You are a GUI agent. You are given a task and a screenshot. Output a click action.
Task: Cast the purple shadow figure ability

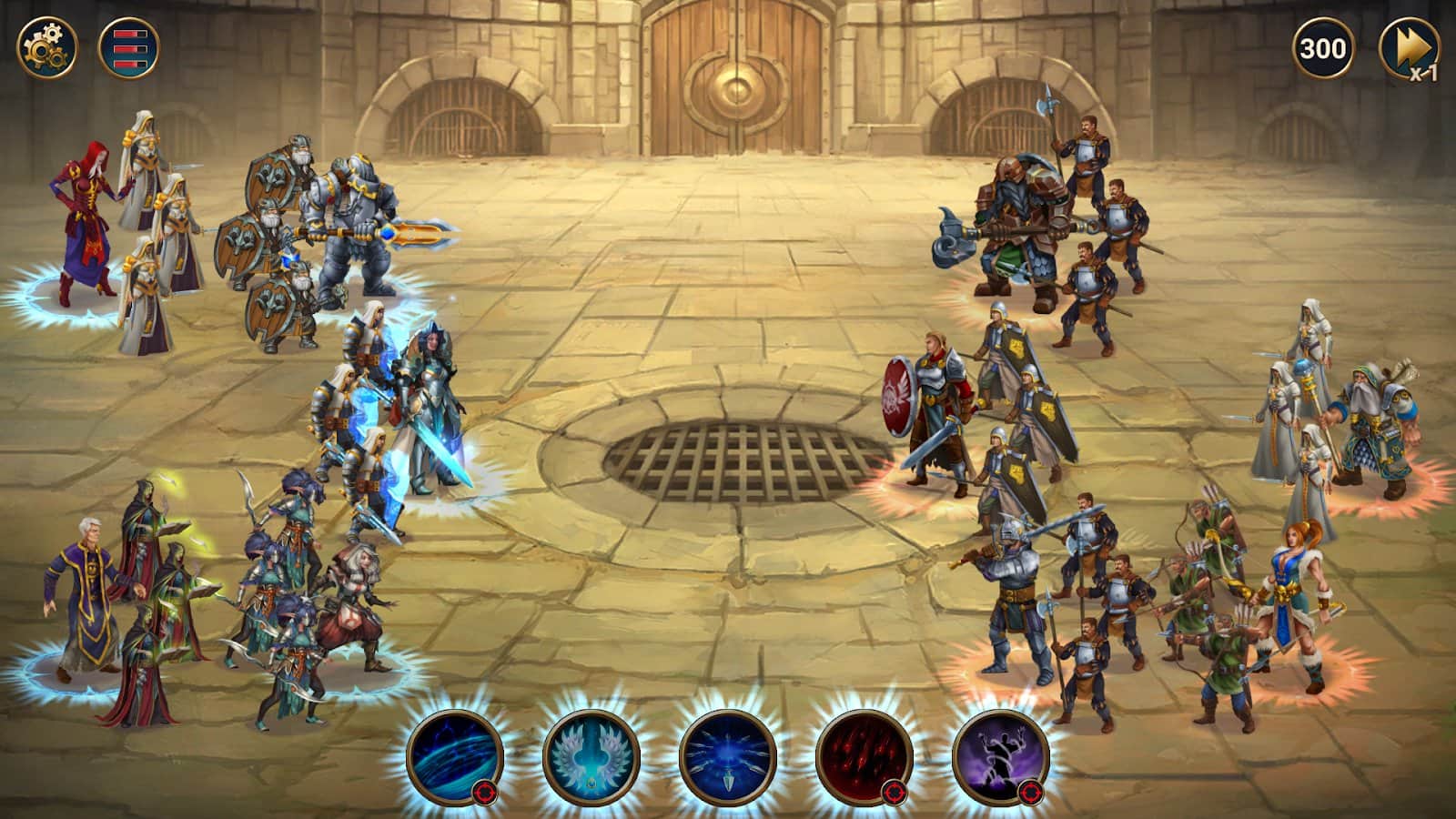[1000, 758]
